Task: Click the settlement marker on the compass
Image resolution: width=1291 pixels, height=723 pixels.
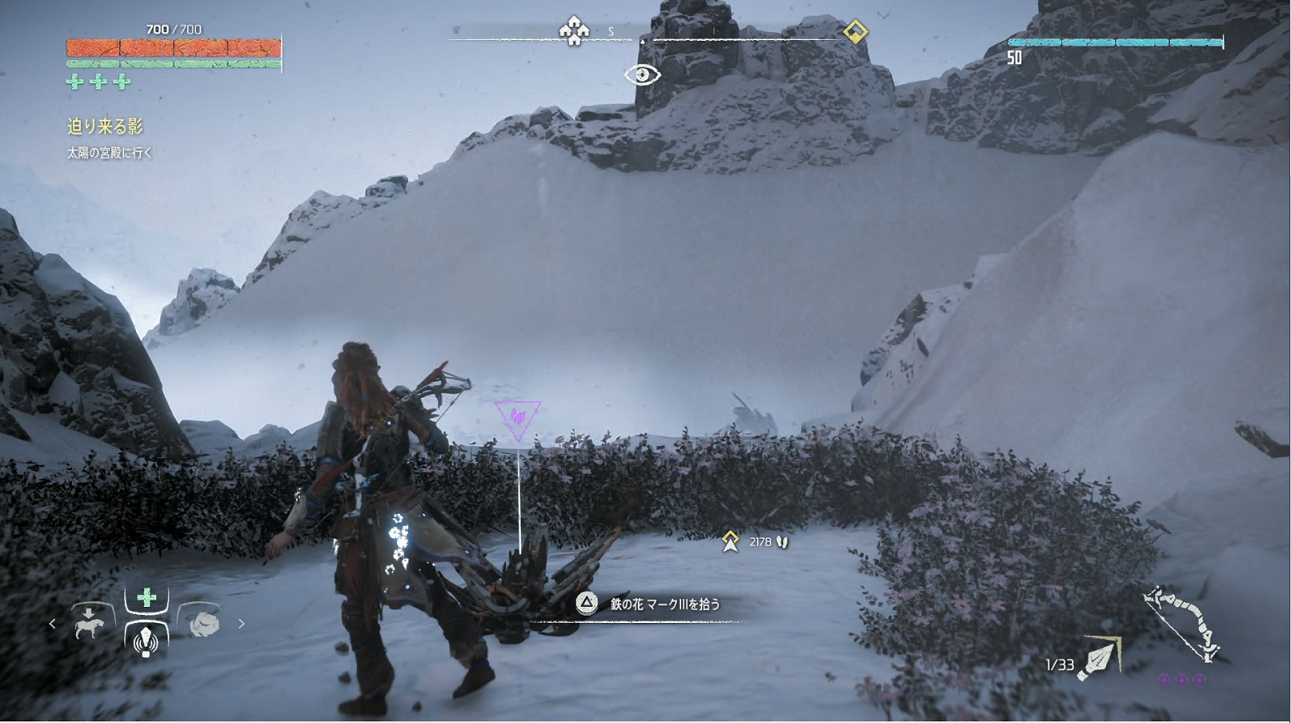Action: click(574, 31)
